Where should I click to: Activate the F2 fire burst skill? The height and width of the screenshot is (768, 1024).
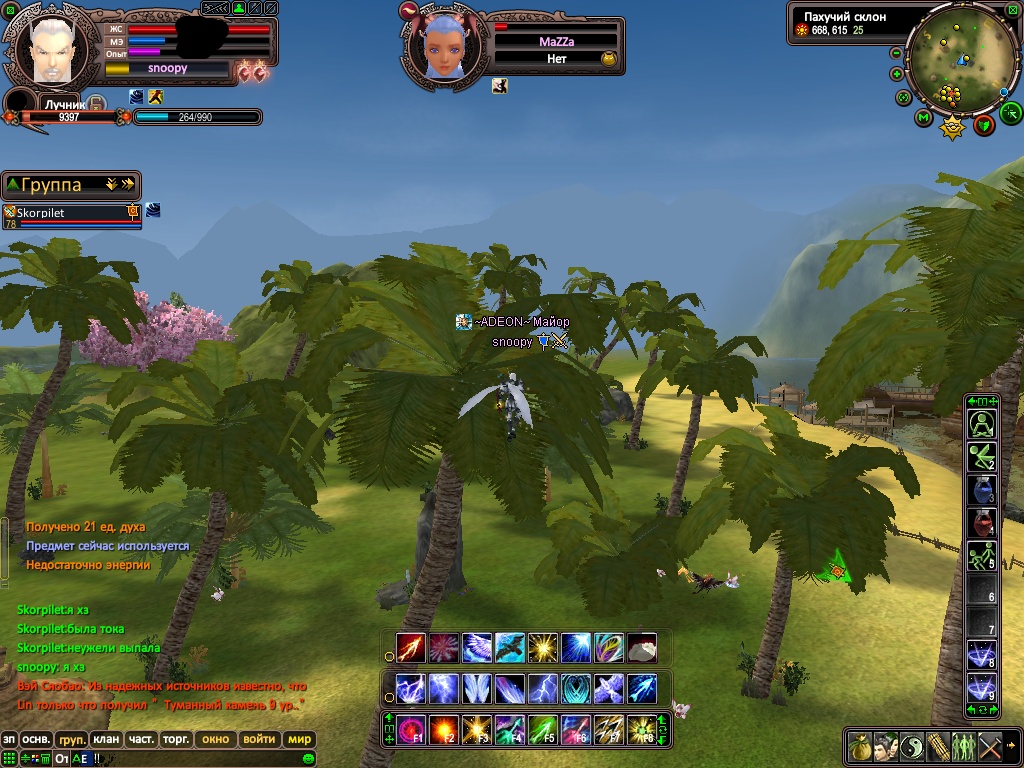pos(443,728)
